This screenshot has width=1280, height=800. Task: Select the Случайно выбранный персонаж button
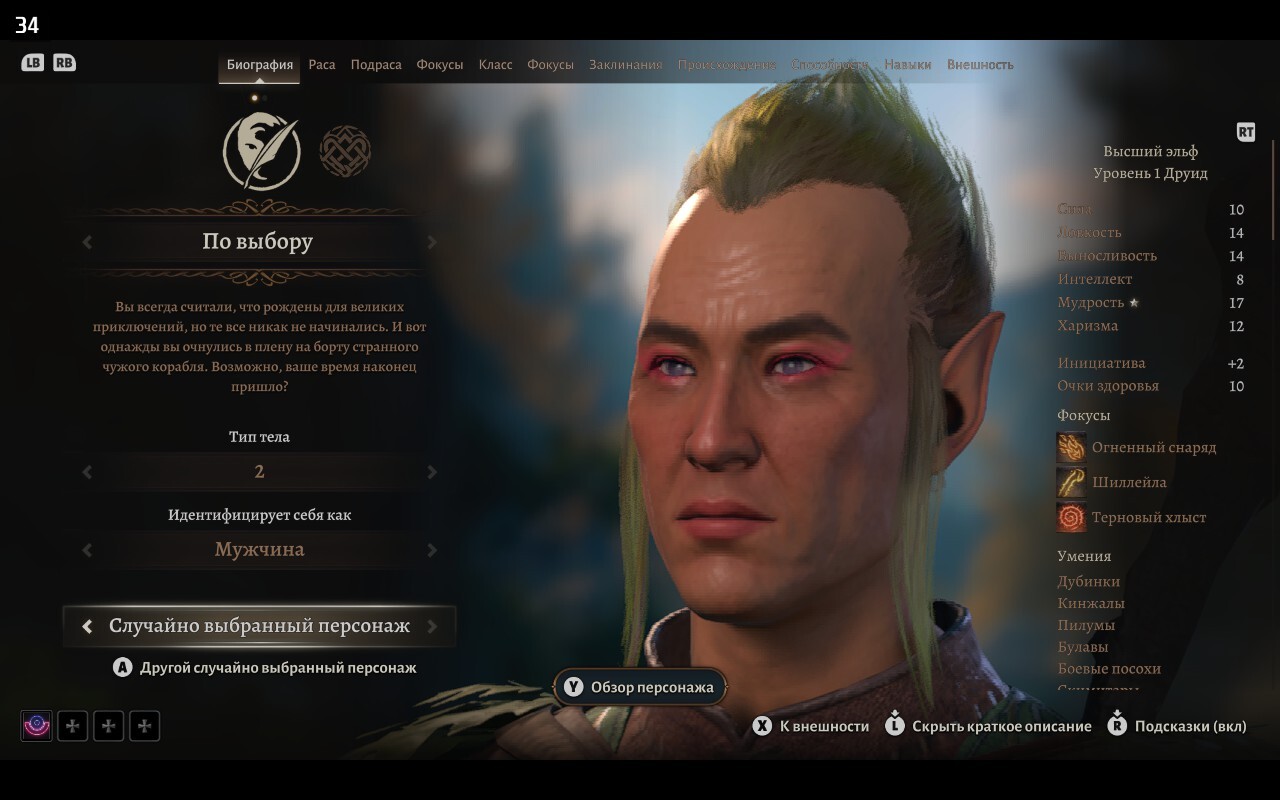(x=259, y=626)
